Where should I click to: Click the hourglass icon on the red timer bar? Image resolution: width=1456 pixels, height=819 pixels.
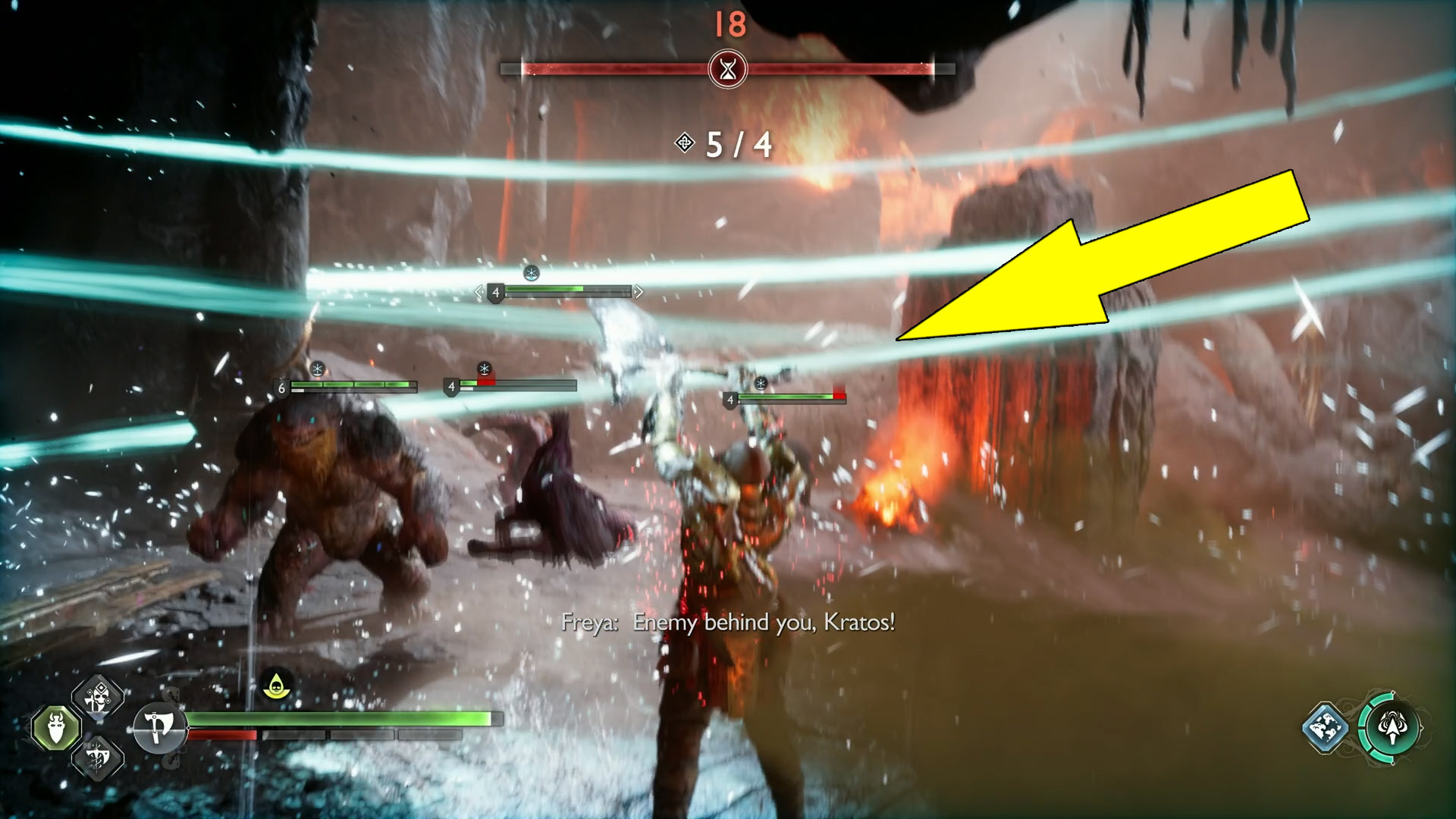tap(727, 67)
